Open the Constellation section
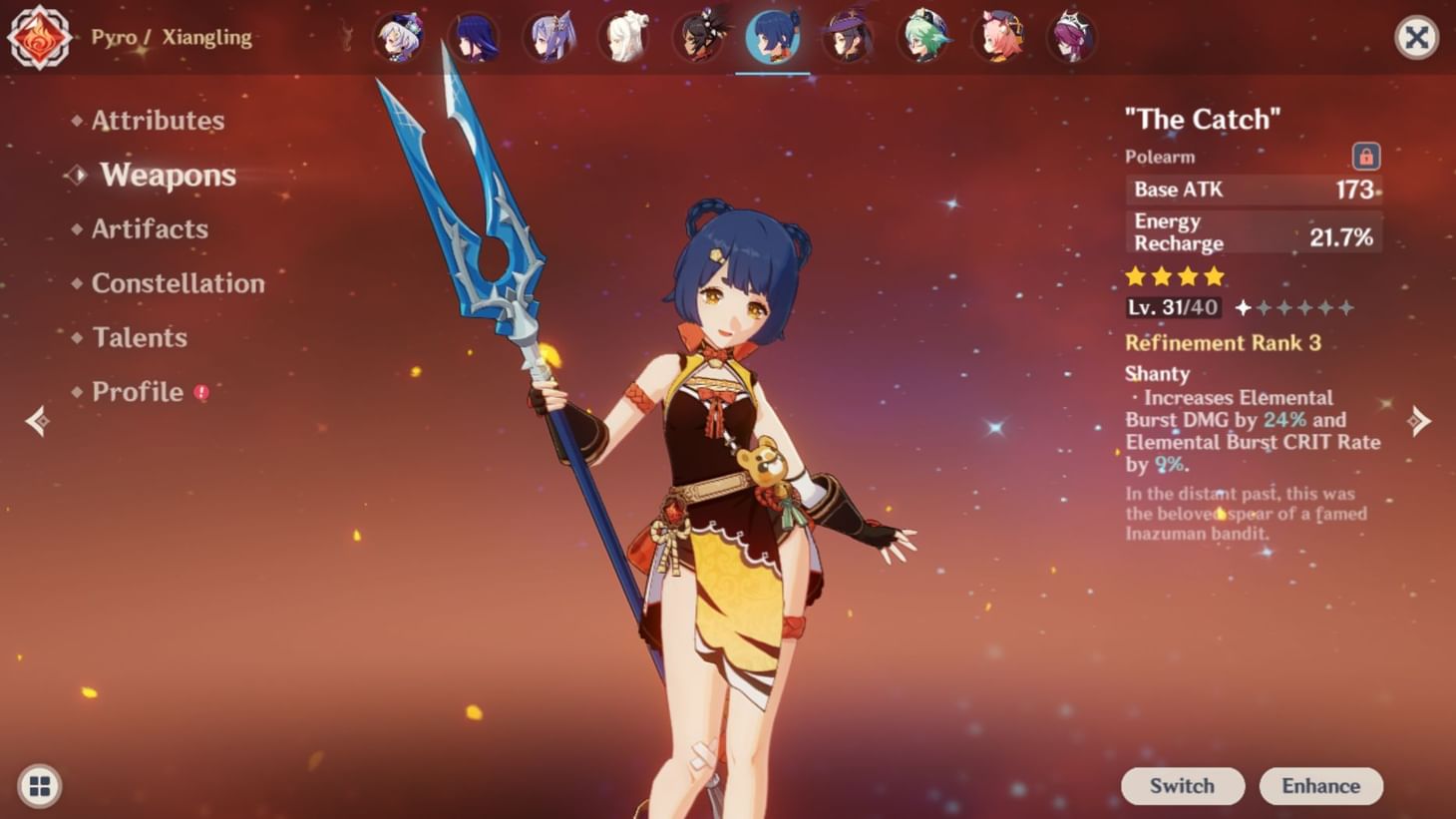Screen dimensions: 1456x819 pyautogui.click(x=178, y=283)
